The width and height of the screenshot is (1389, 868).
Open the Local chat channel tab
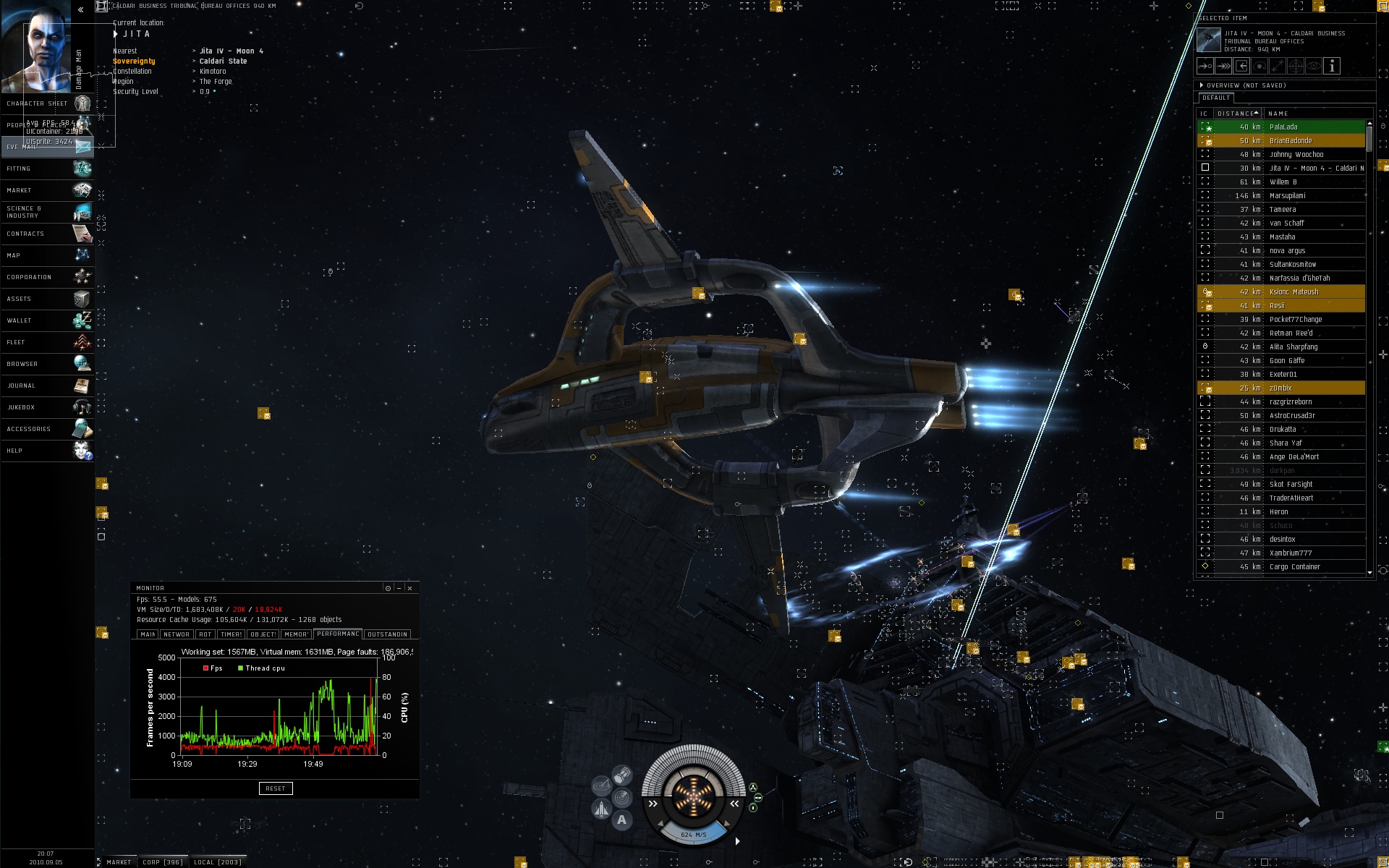point(217,862)
